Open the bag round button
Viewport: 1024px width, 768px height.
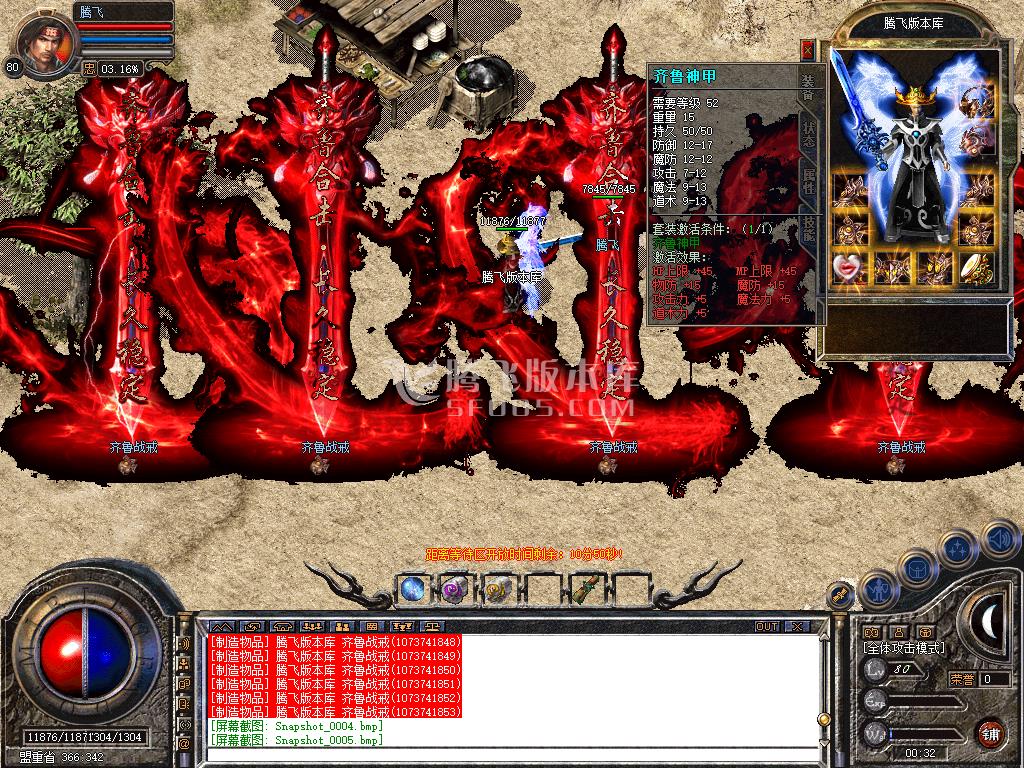pyautogui.click(x=916, y=566)
